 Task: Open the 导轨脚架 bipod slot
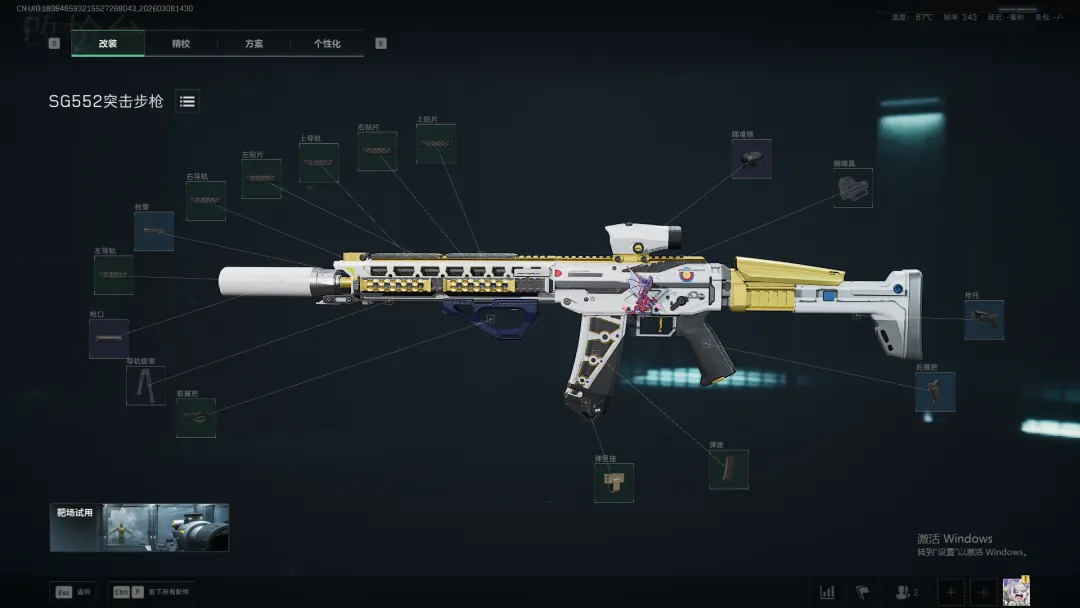point(146,385)
